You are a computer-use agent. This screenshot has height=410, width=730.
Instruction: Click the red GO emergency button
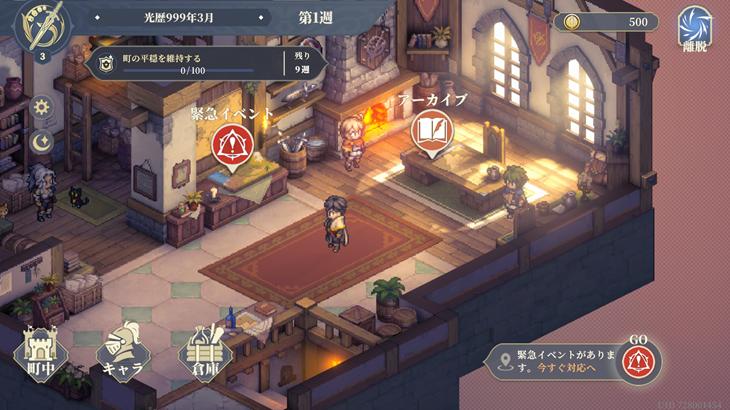pos(639,360)
